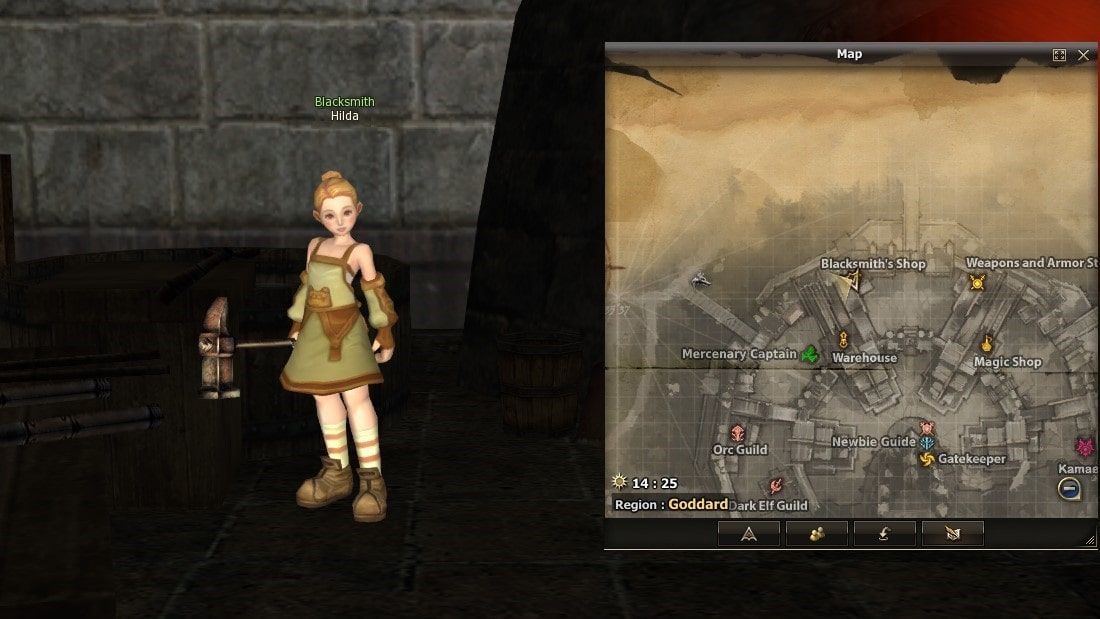Click the Newbie Guide map marker
The image size is (1100, 619).
click(927, 442)
